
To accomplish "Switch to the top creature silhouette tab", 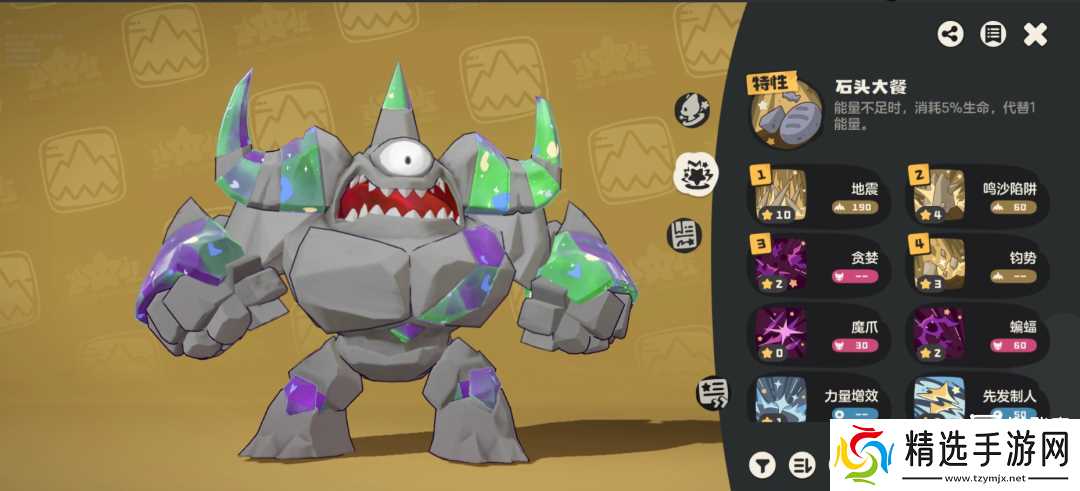I will pos(692,107).
